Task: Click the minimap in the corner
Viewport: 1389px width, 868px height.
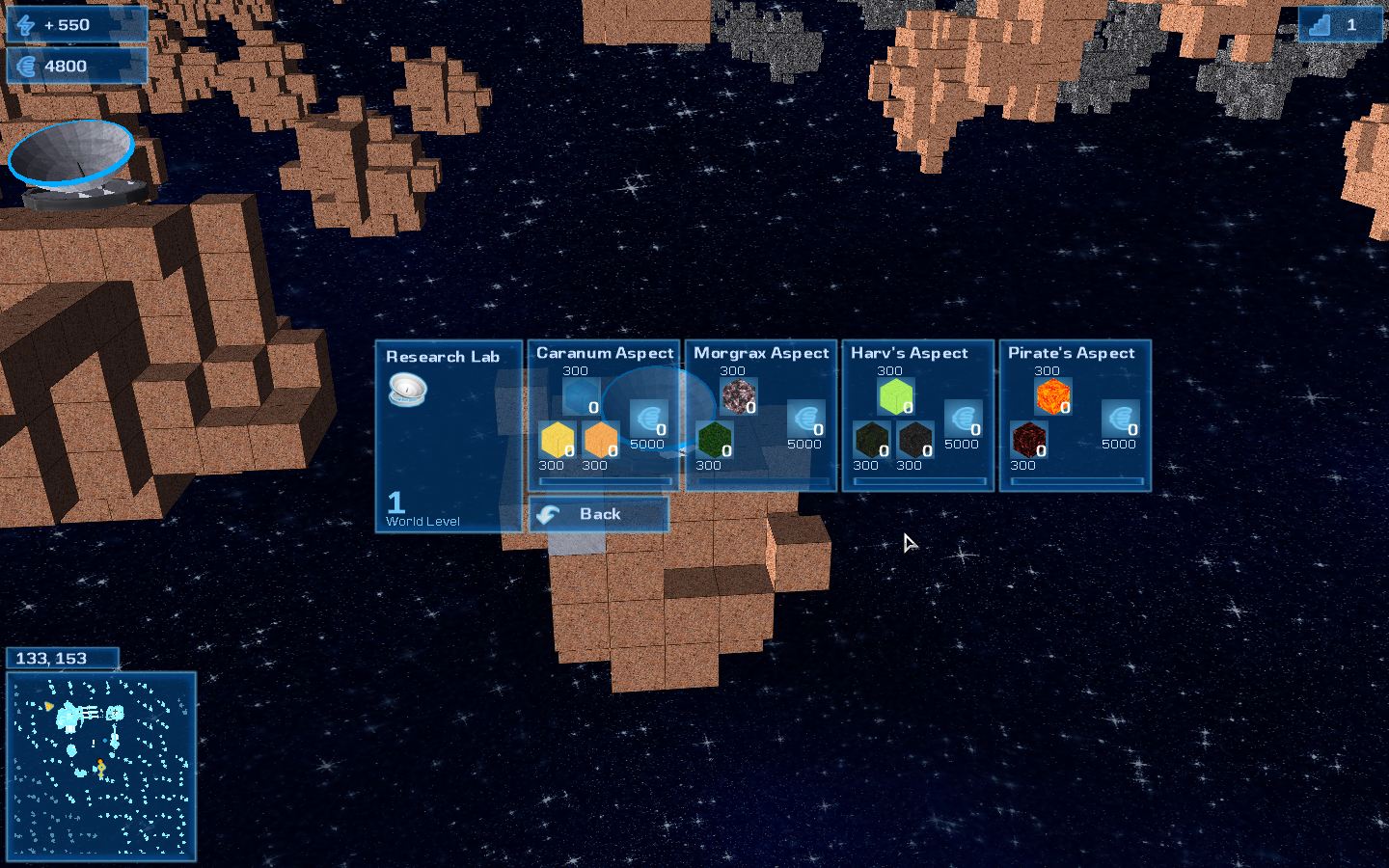Action: click(101, 766)
